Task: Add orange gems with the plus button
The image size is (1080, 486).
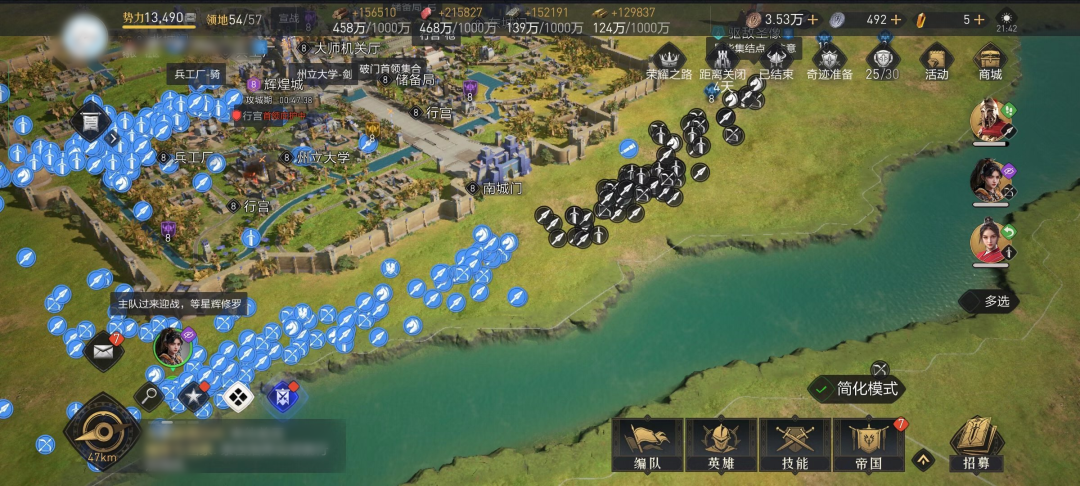Action: click(x=979, y=19)
